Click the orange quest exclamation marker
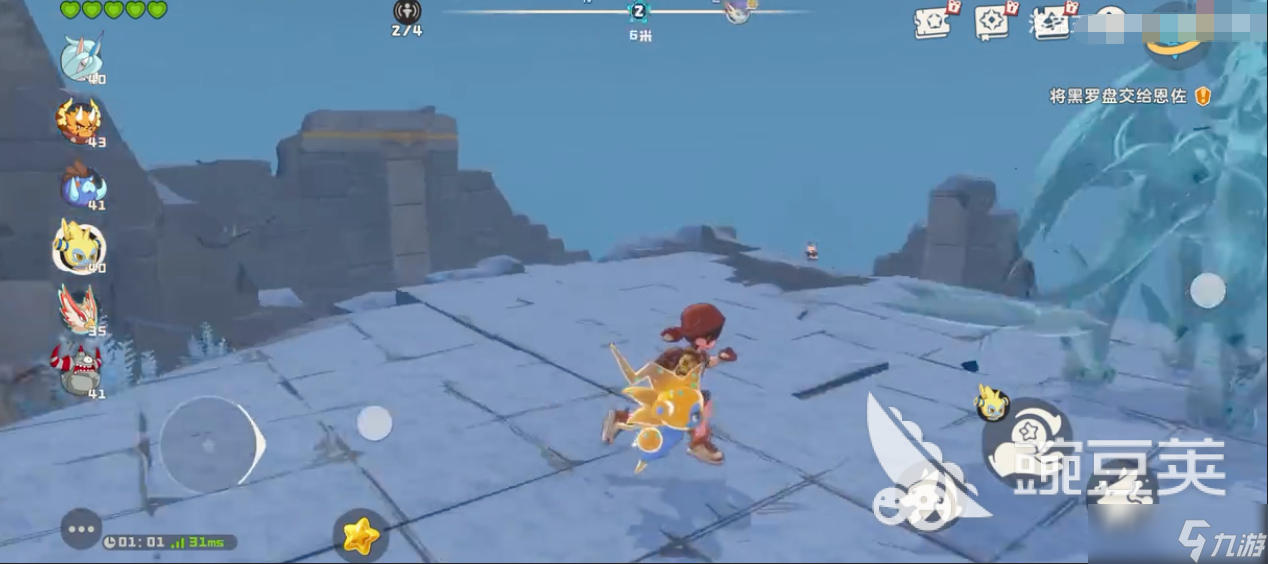Viewport: 1268px width, 564px height. tap(1203, 96)
